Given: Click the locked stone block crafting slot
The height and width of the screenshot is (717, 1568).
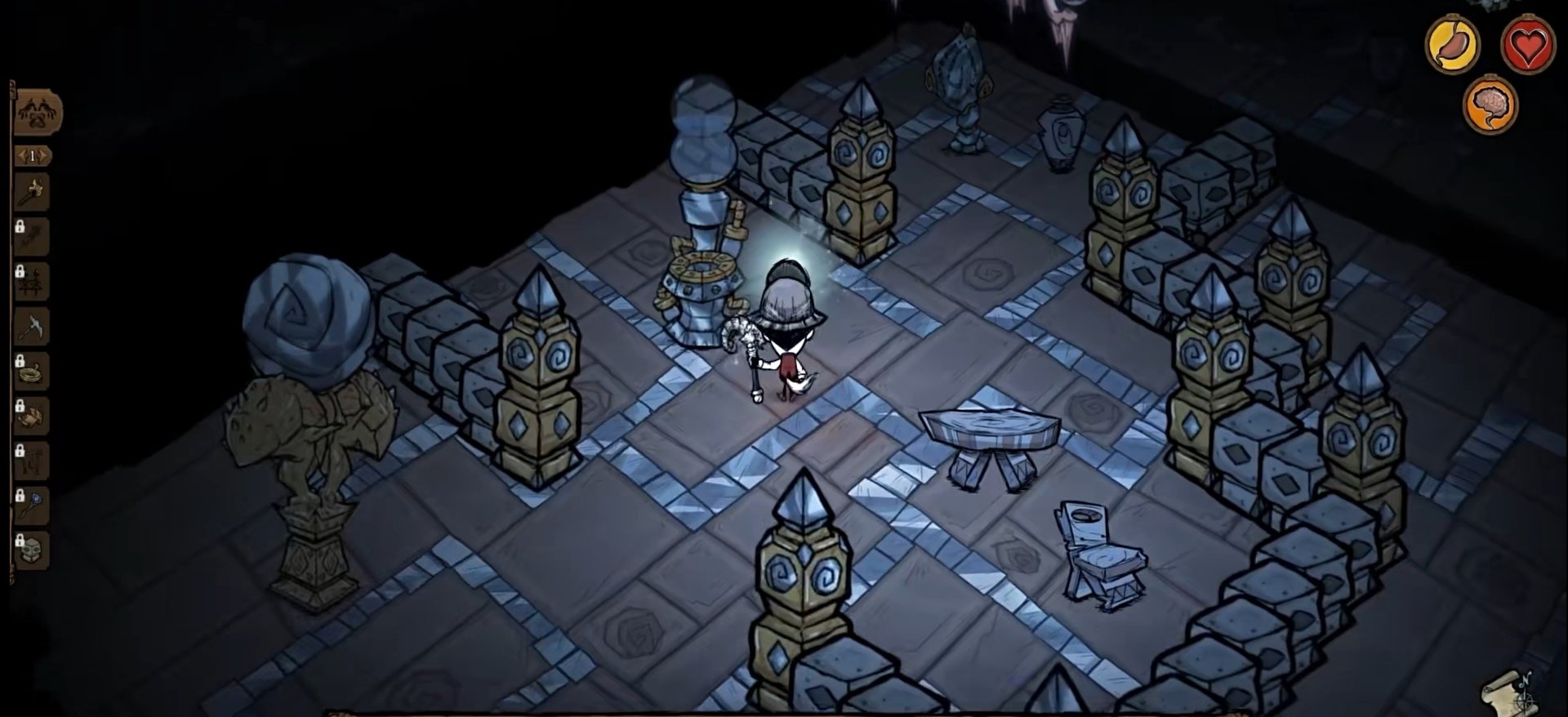Looking at the screenshot, I should 33,550.
